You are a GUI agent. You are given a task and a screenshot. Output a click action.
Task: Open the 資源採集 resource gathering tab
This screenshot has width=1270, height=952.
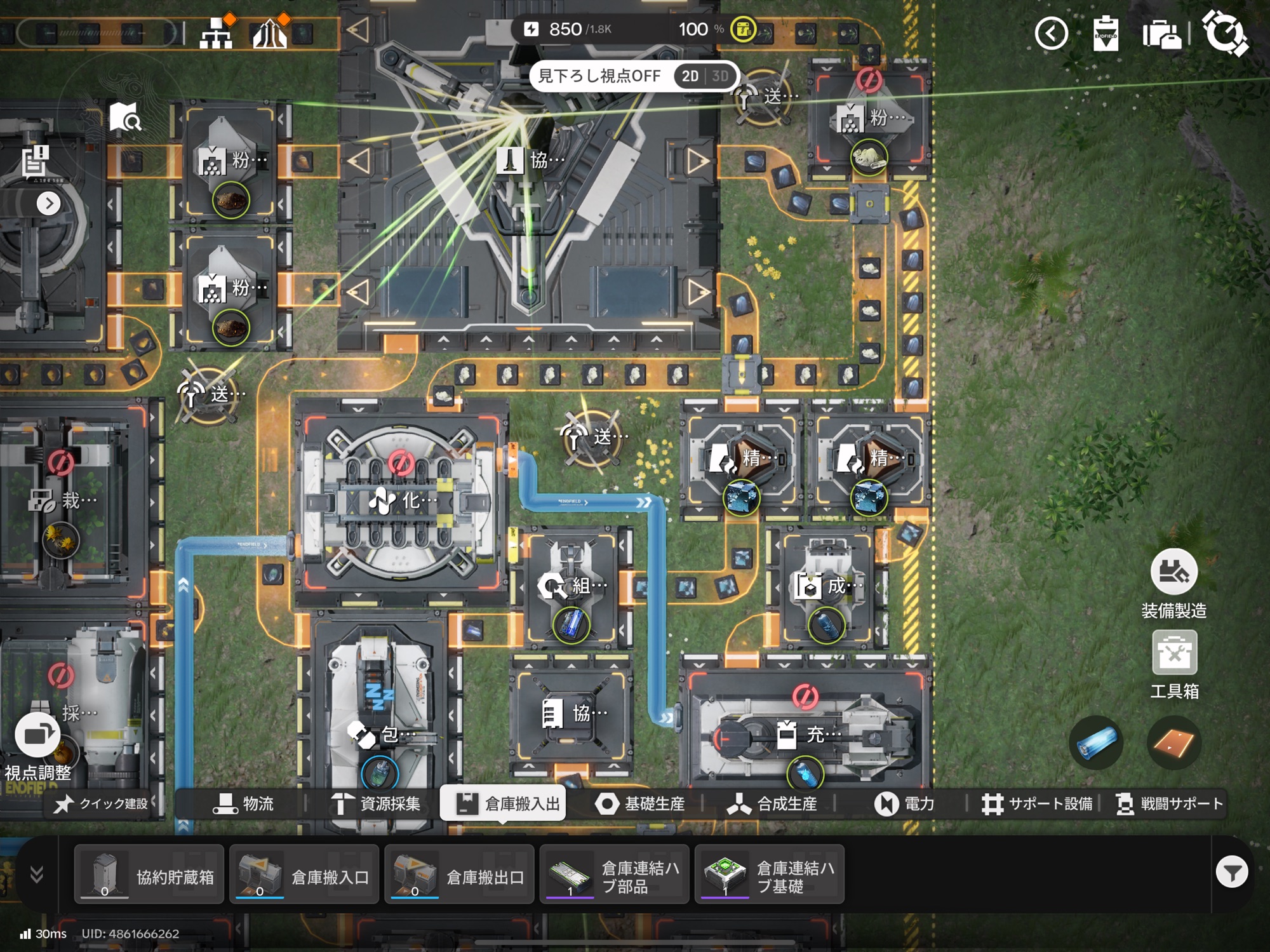[376, 804]
